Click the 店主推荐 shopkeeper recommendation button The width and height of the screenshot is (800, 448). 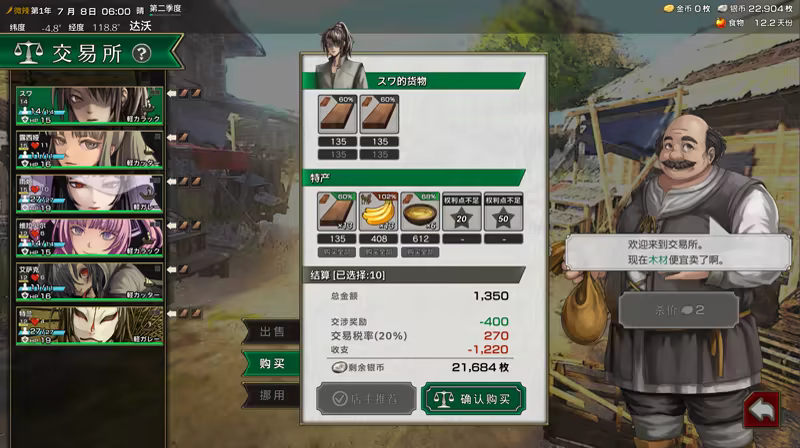click(x=363, y=398)
